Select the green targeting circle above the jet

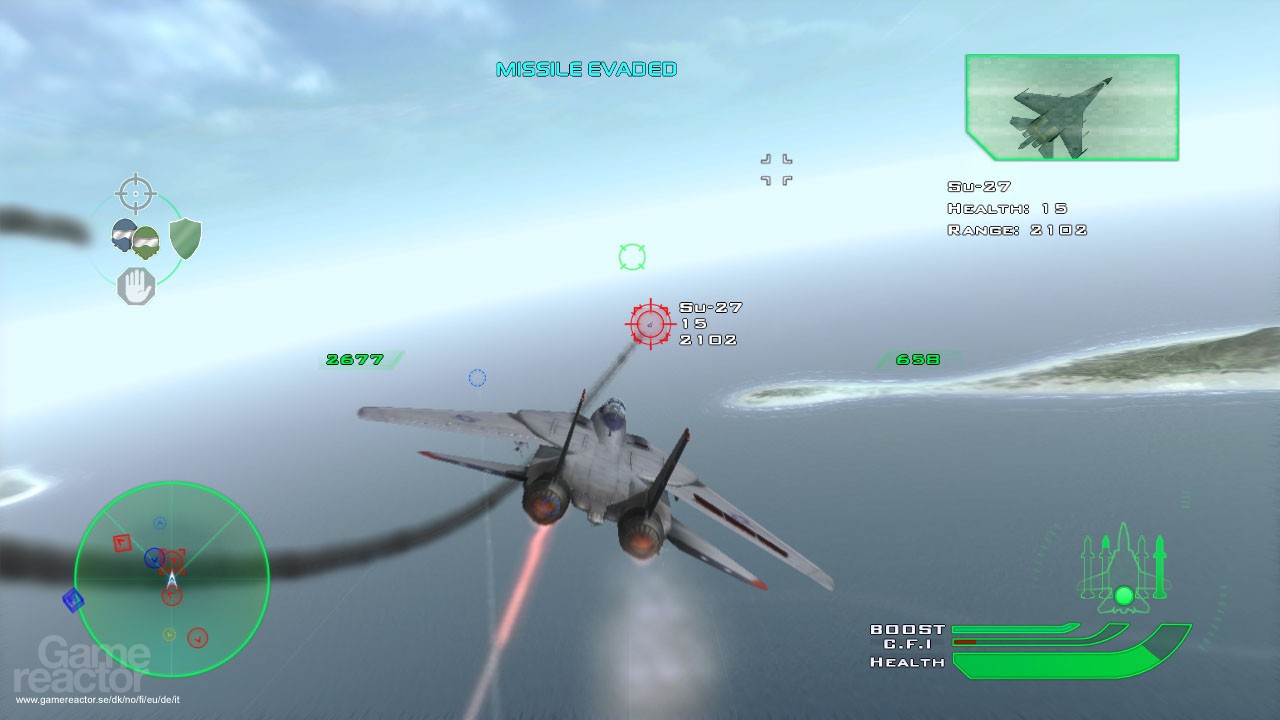pos(630,257)
